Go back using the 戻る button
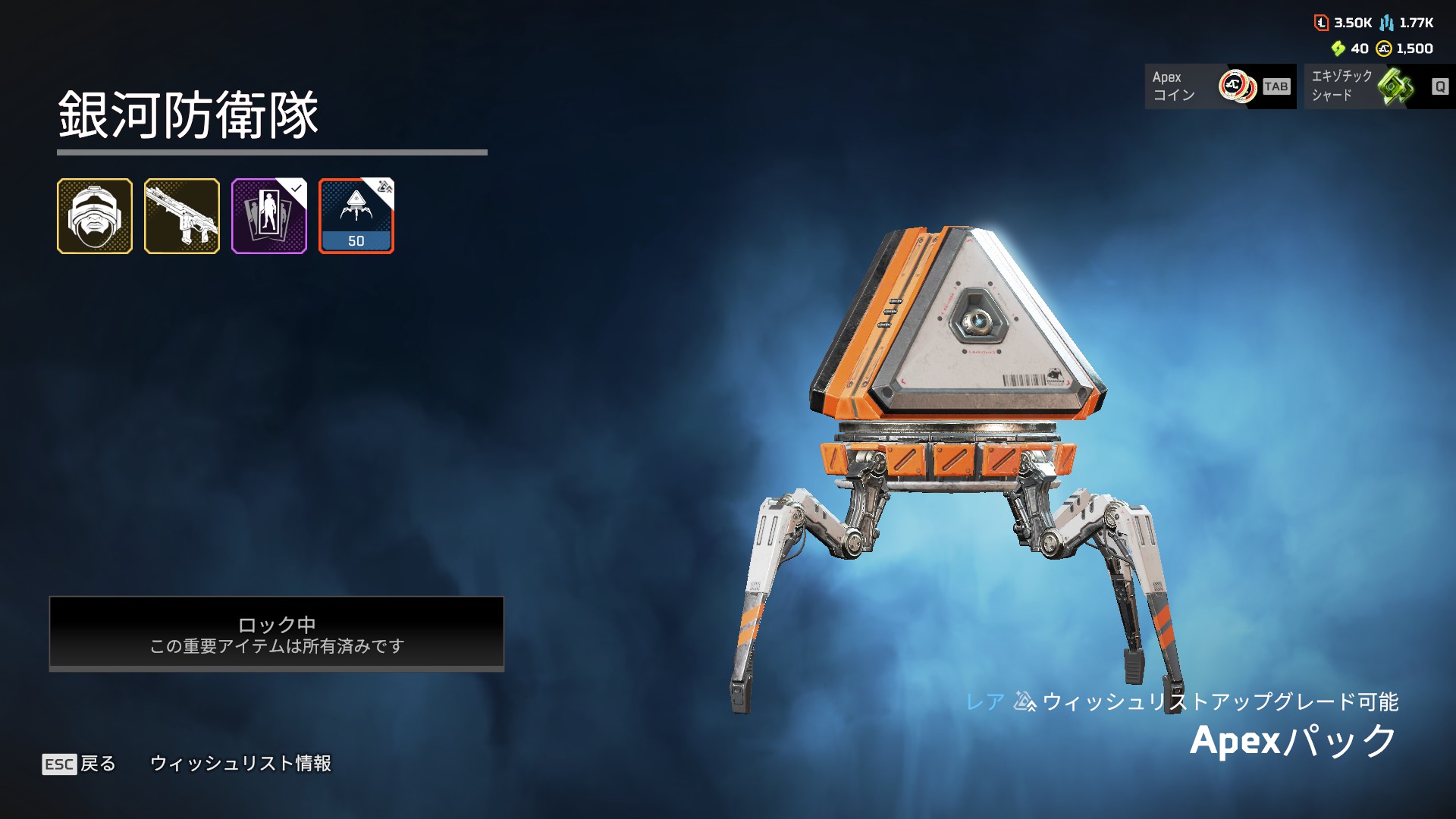 pos(80,764)
